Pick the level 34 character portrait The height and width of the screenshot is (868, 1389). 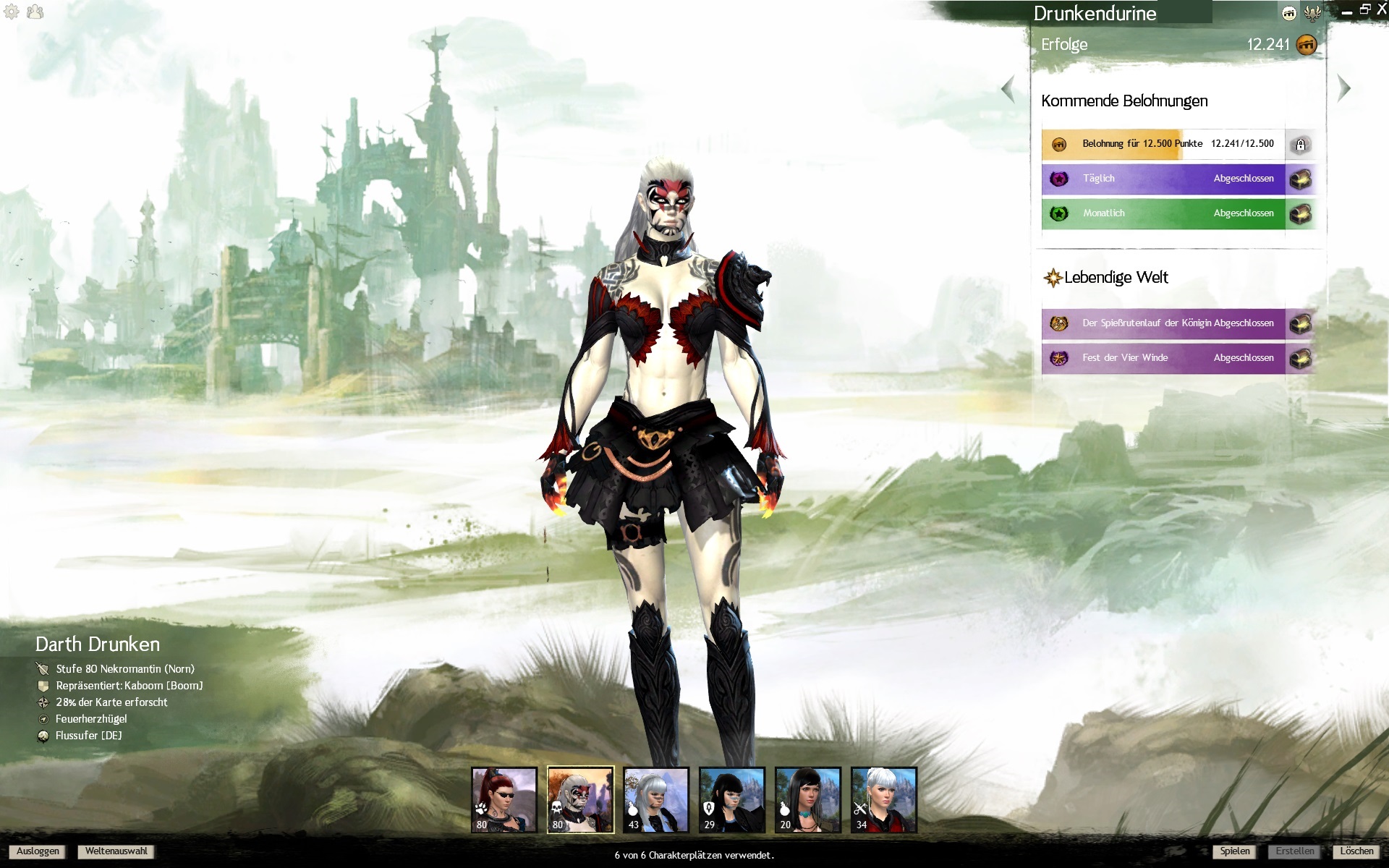pos(884,800)
